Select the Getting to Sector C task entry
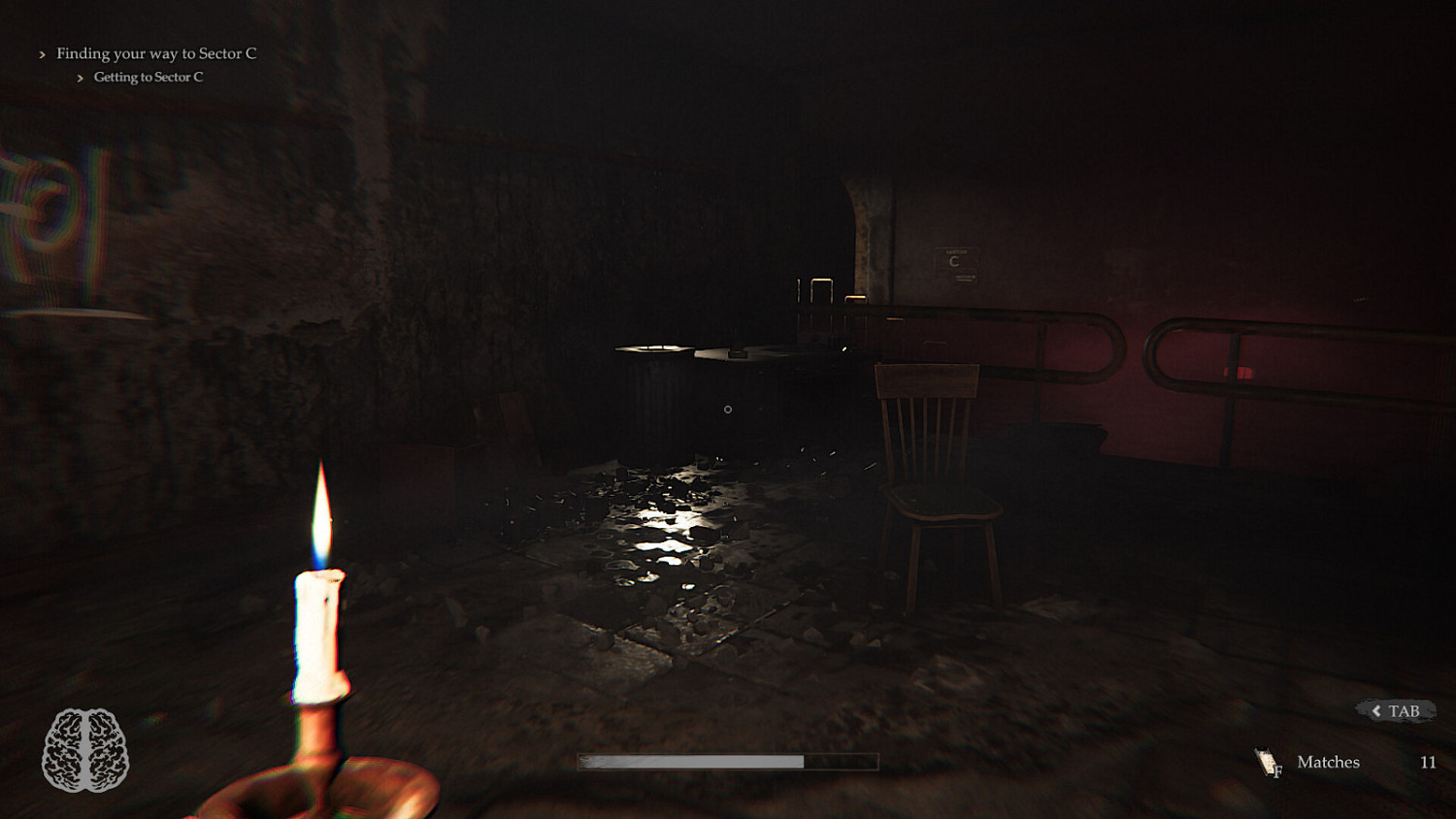Screen dimensions: 1456x819 (148, 77)
